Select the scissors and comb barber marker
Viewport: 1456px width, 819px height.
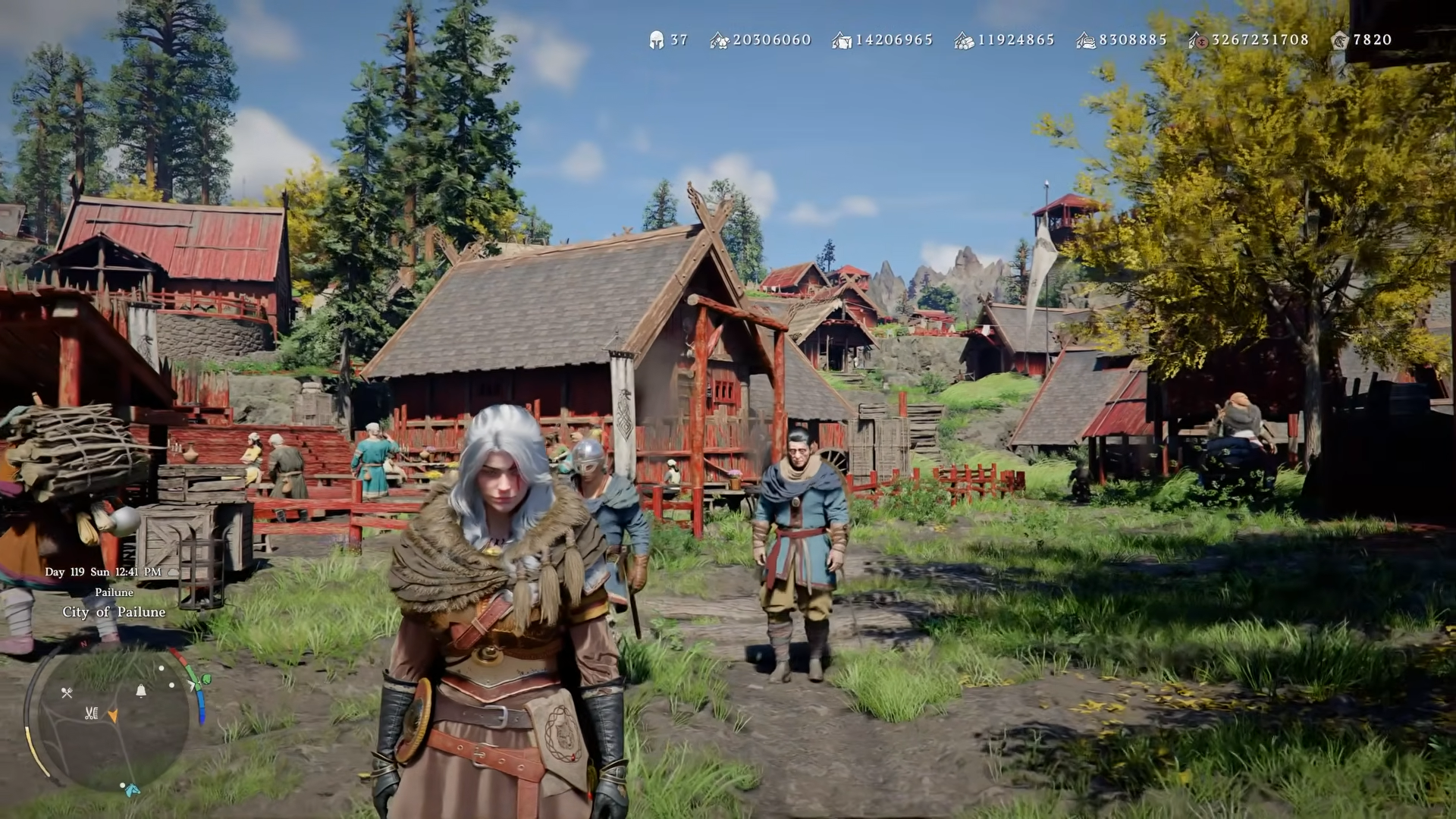coord(91,713)
